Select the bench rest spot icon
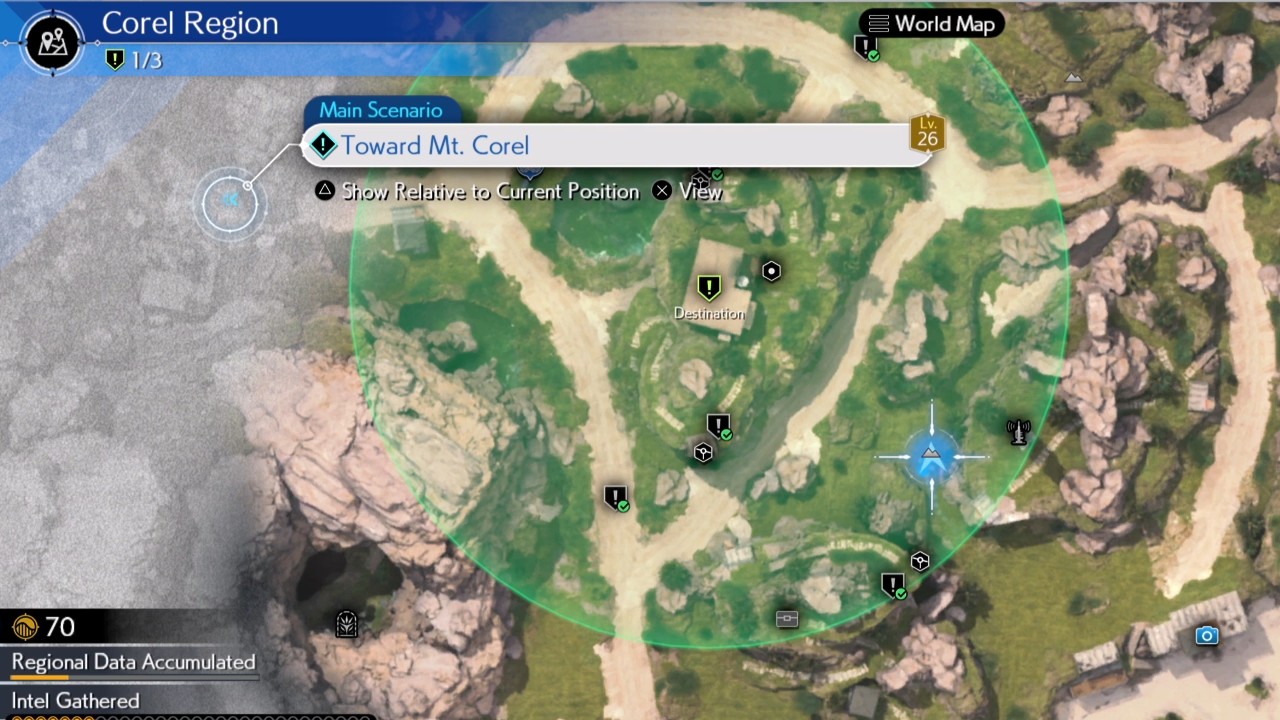The image size is (1280, 720). tap(786, 619)
